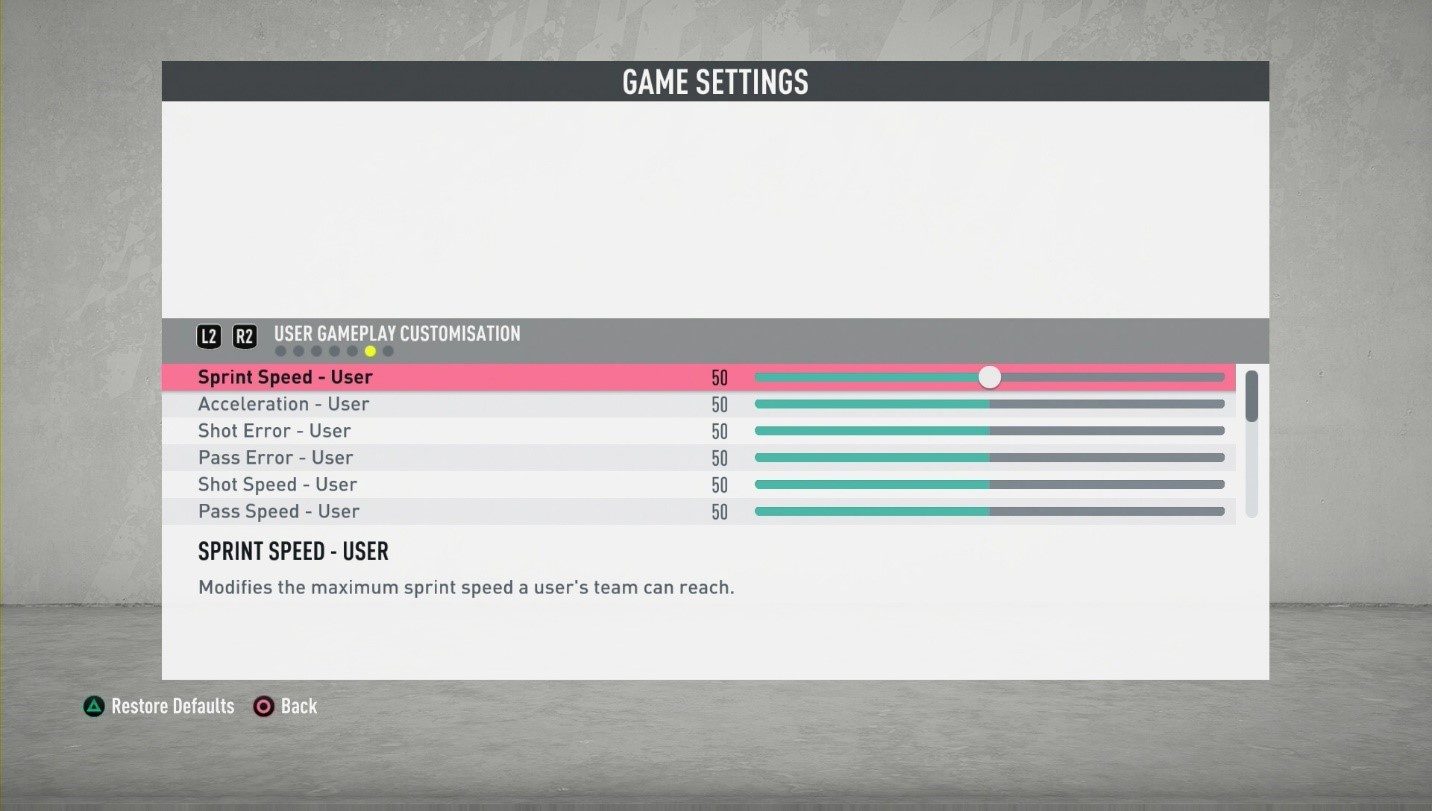Click the Pass Speed - User slider bar

pyautogui.click(x=990, y=511)
